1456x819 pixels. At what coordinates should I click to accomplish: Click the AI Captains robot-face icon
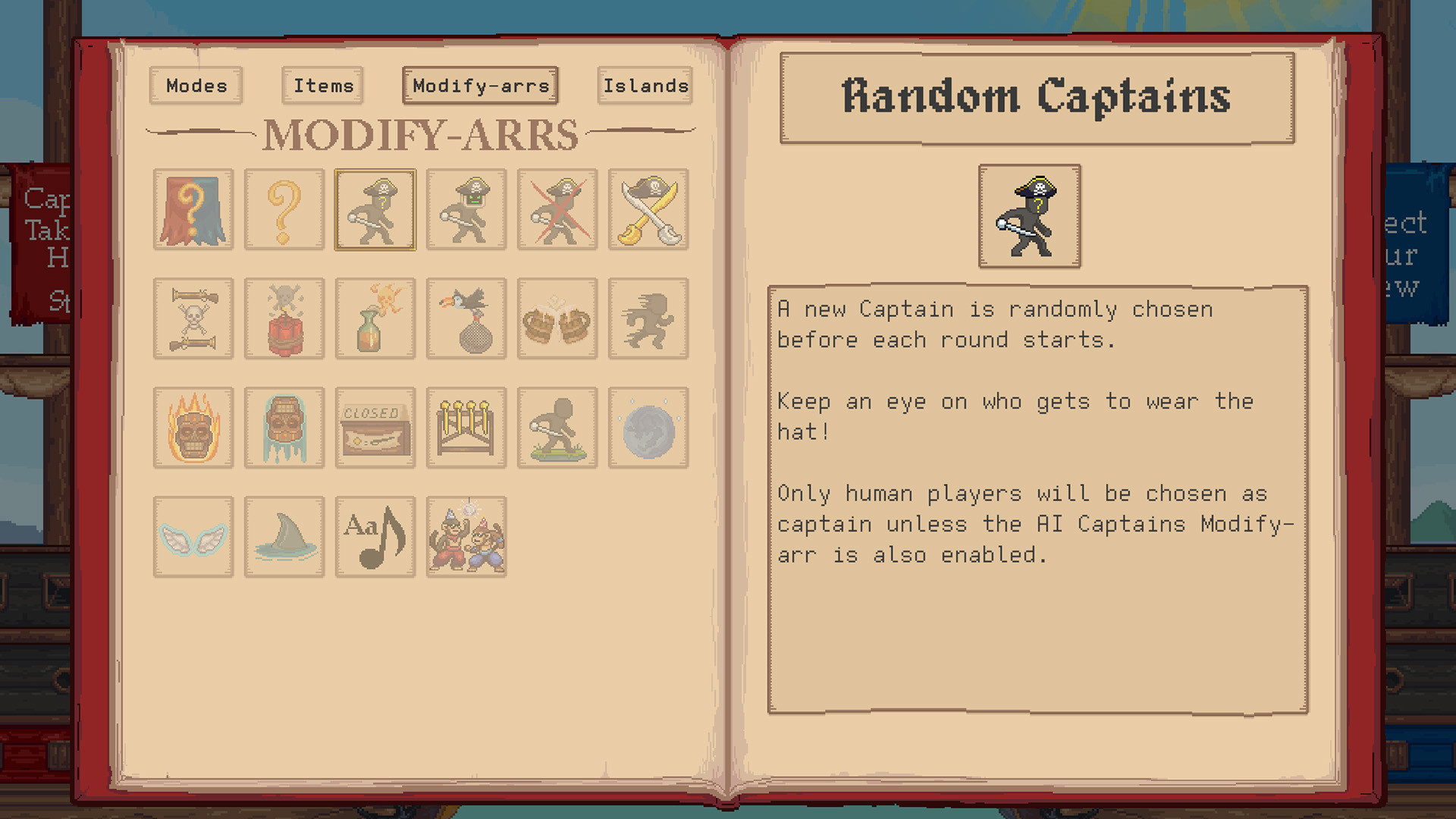[466, 210]
